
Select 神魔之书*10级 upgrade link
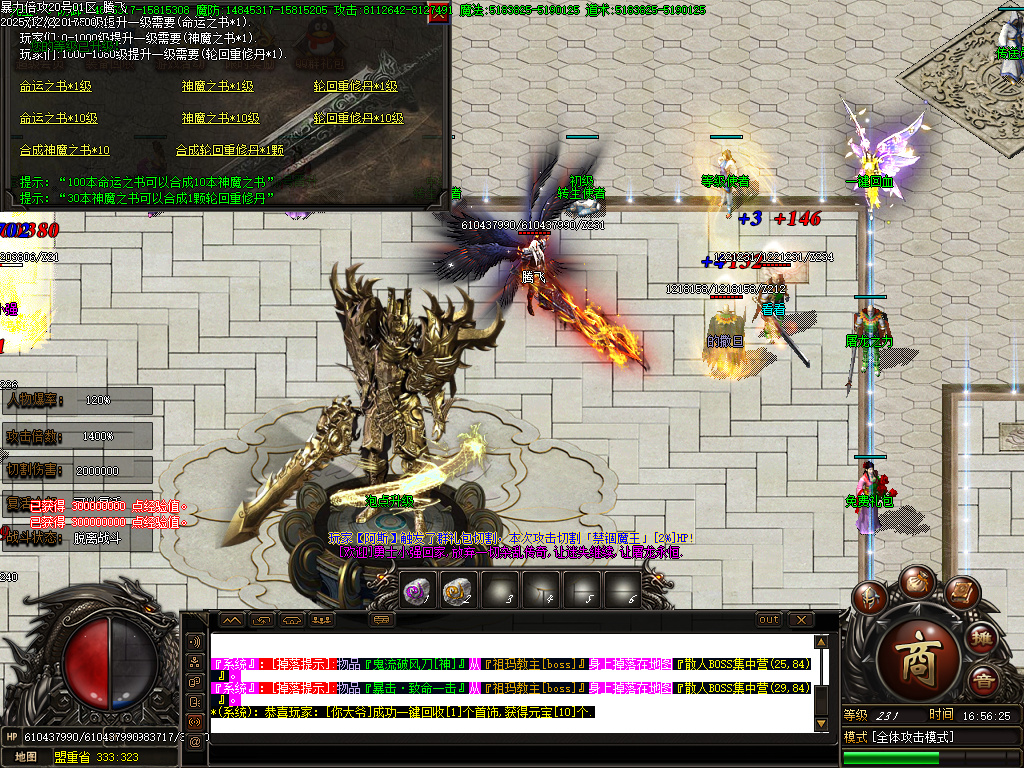pyautogui.click(x=220, y=118)
